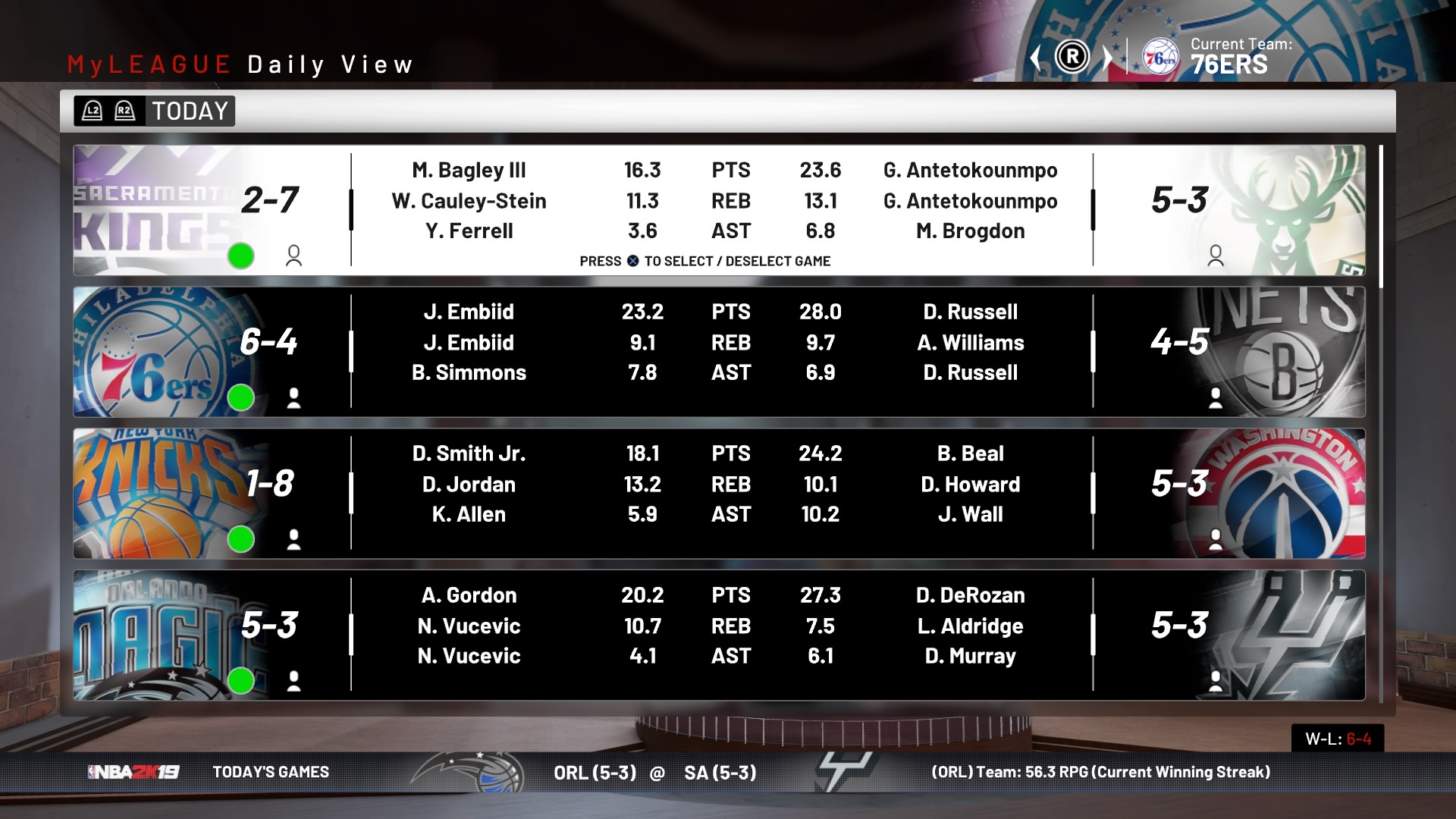Pick the Magic vs Spurs game row
The width and height of the screenshot is (1456, 819).
719,635
